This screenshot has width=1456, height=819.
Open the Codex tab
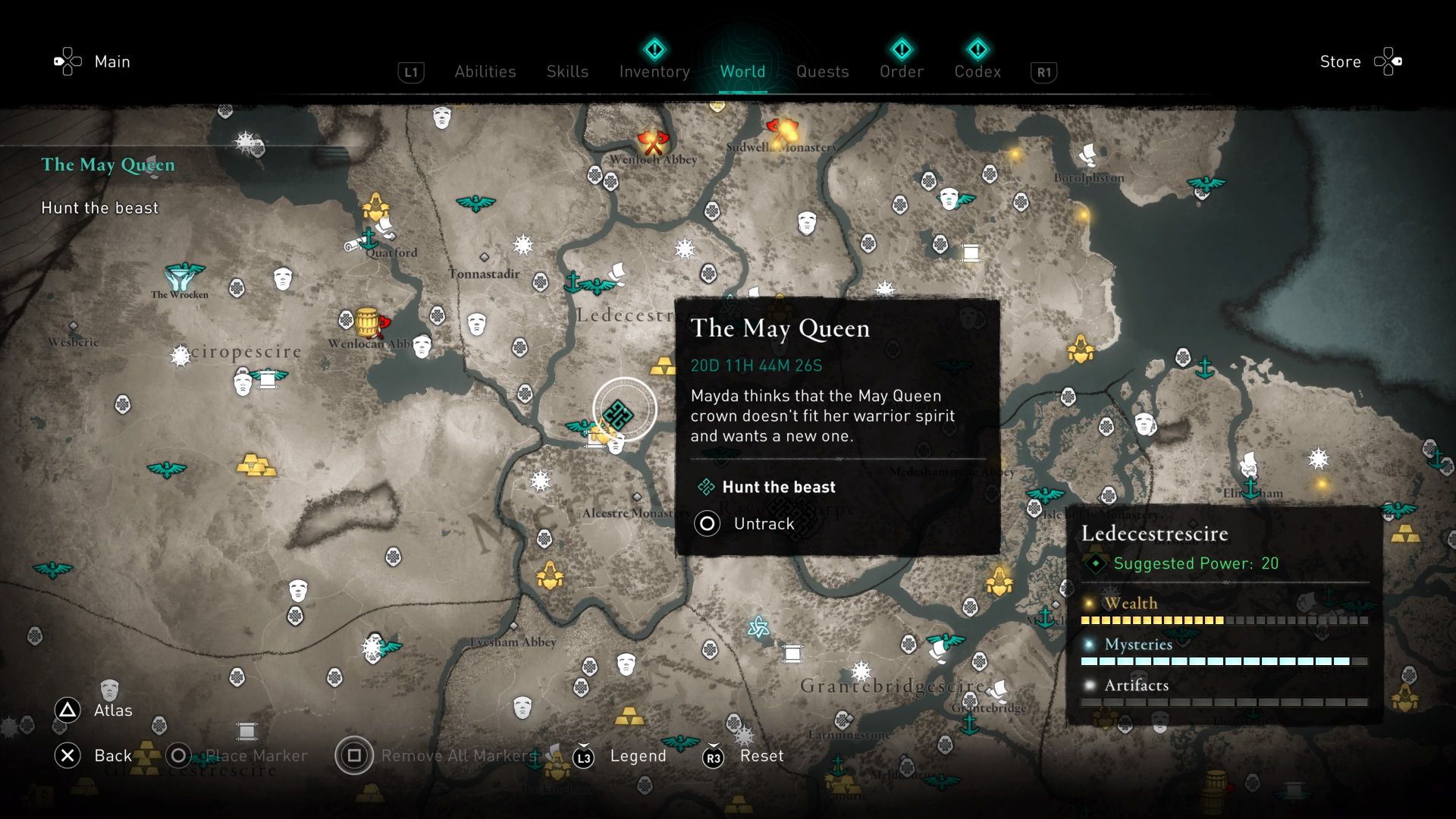(x=978, y=71)
